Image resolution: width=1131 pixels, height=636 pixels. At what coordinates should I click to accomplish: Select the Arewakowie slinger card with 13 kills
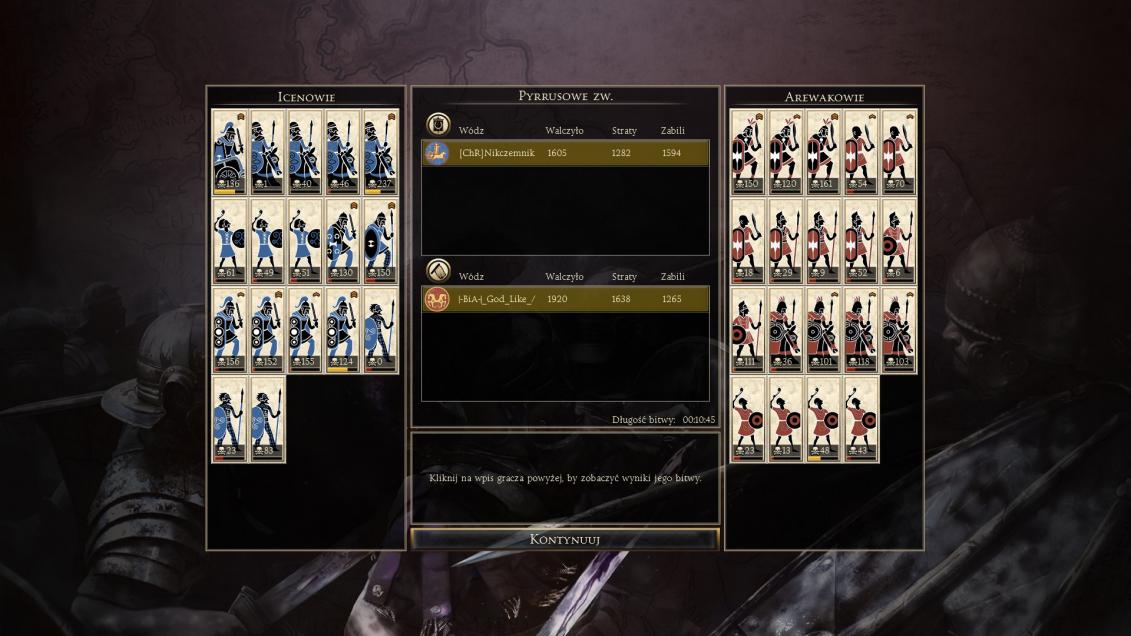pyautogui.click(x=786, y=419)
